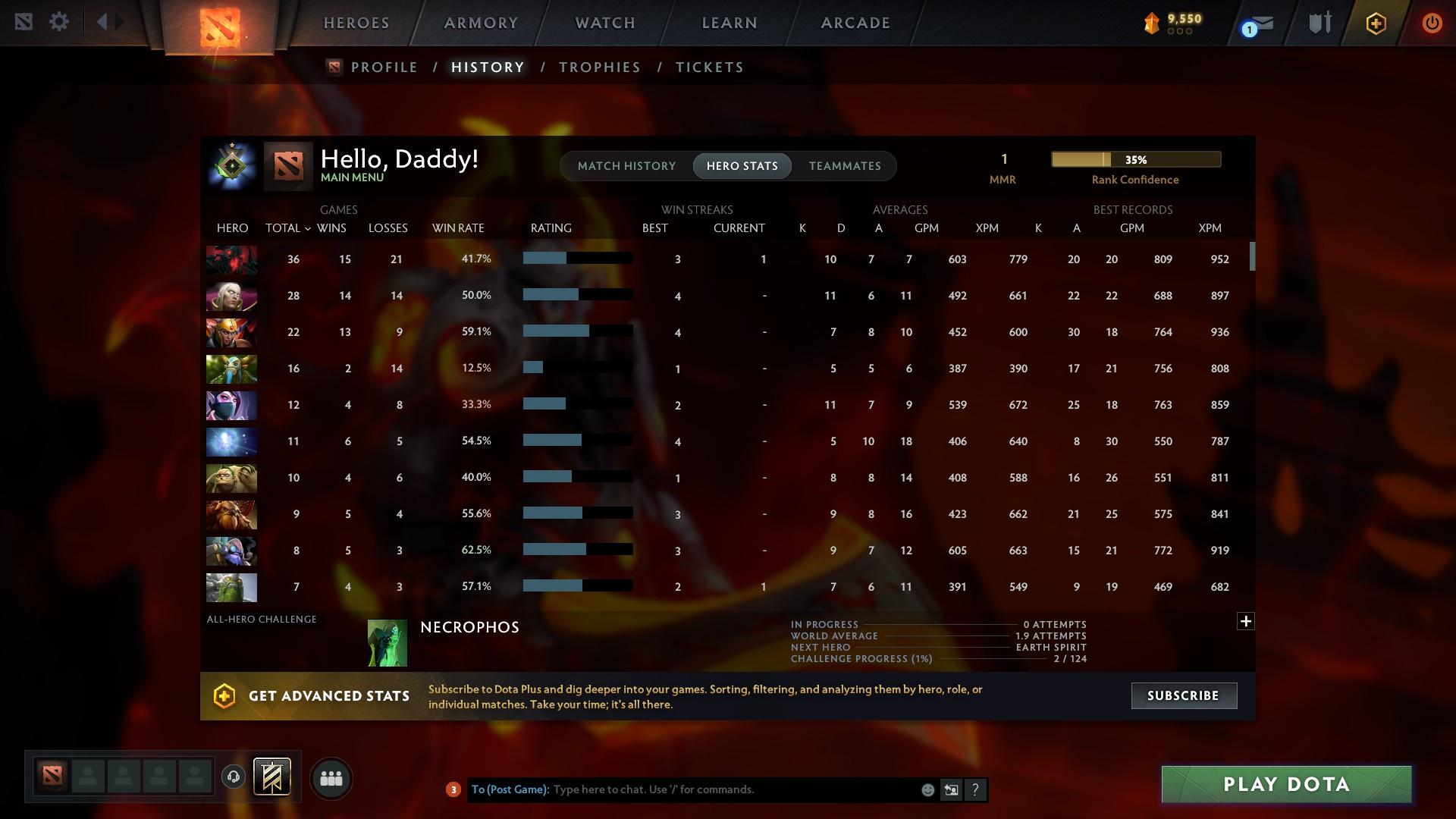Click the SUBSCRIBE button for Dota Plus
1456x819 pixels.
[x=1184, y=695]
